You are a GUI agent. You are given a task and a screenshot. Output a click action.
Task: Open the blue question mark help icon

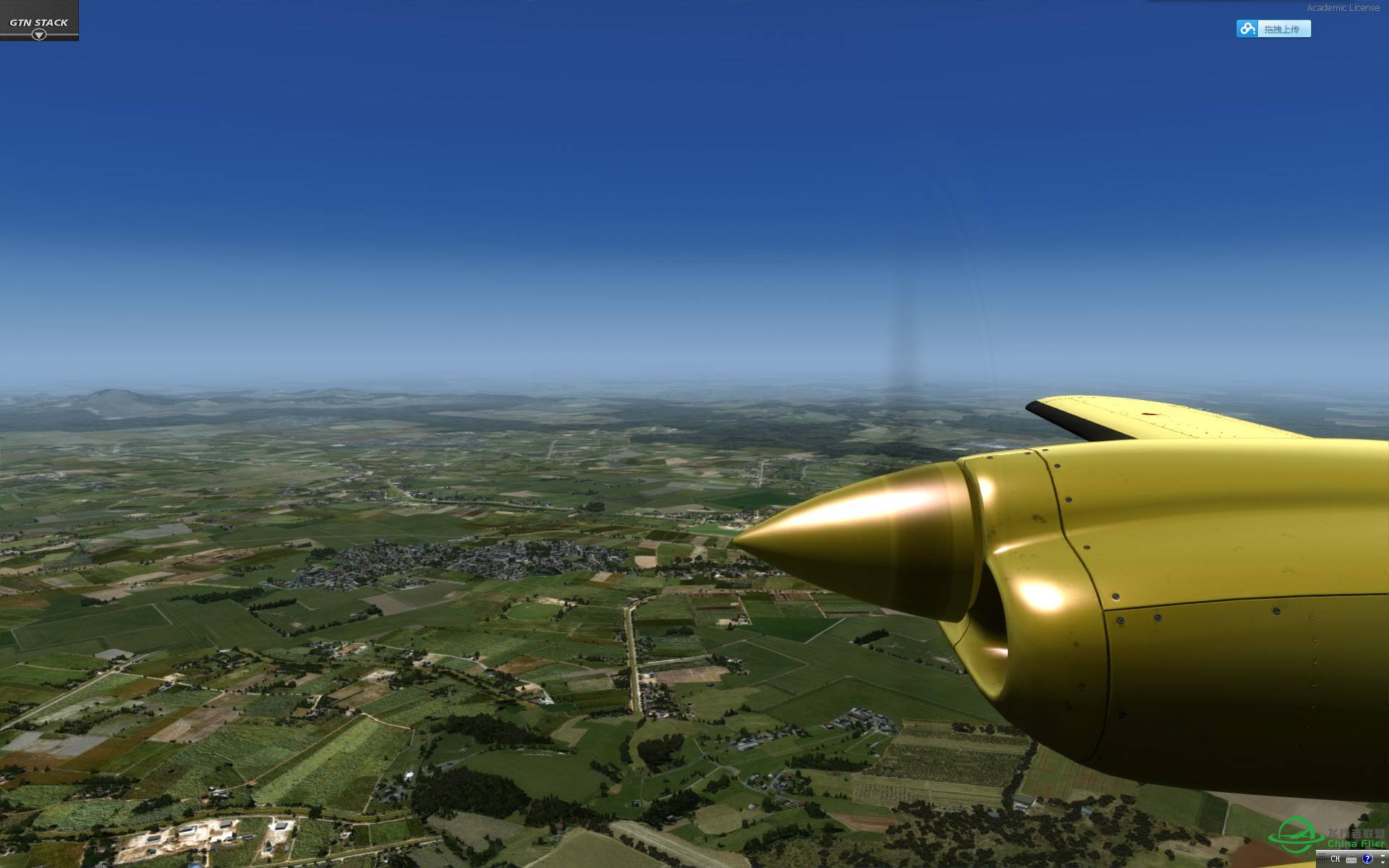click(1367, 859)
